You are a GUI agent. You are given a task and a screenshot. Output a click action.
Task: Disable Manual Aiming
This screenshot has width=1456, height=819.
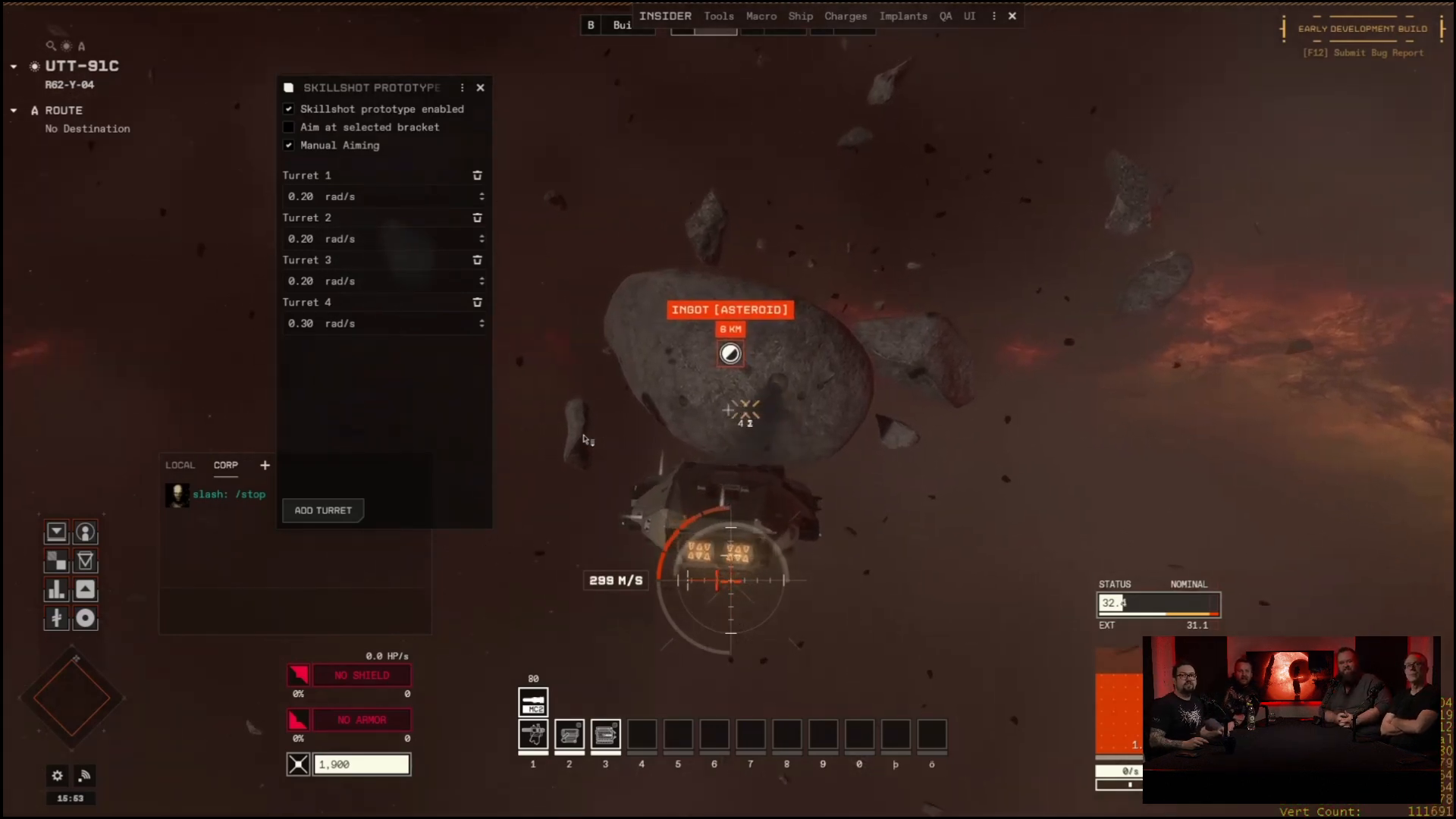point(289,145)
